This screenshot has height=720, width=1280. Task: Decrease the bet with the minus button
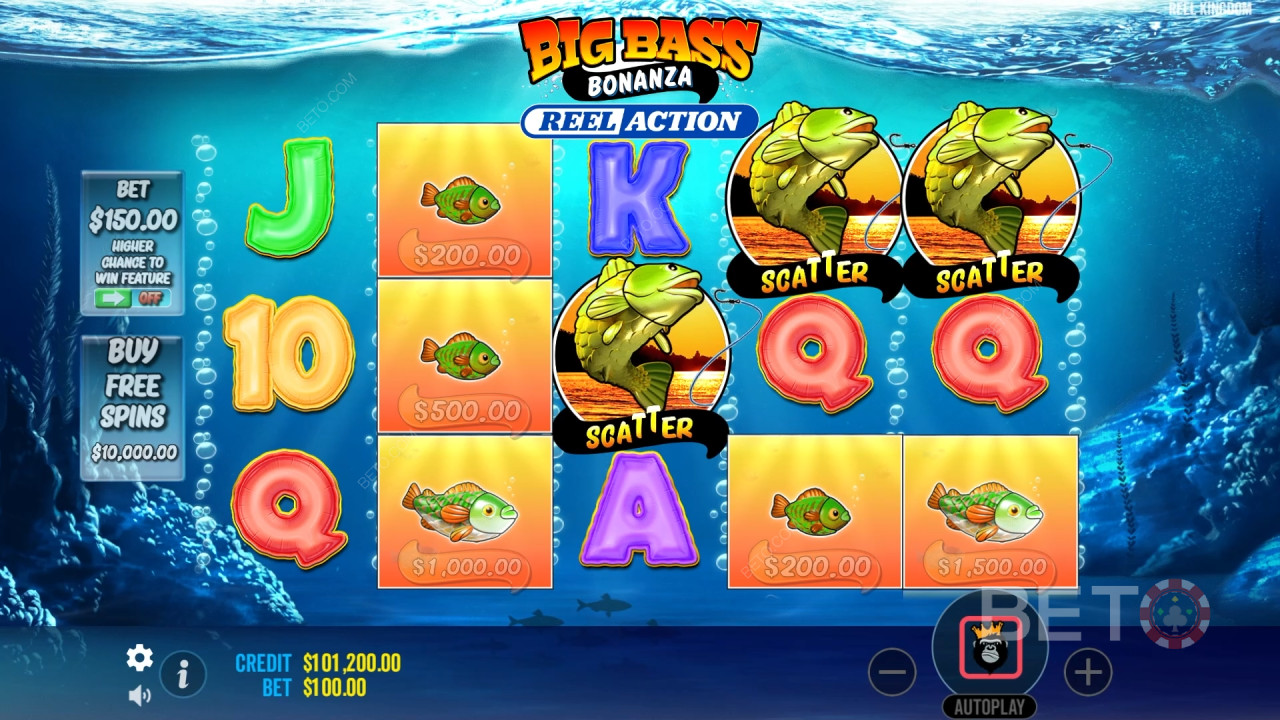click(892, 674)
